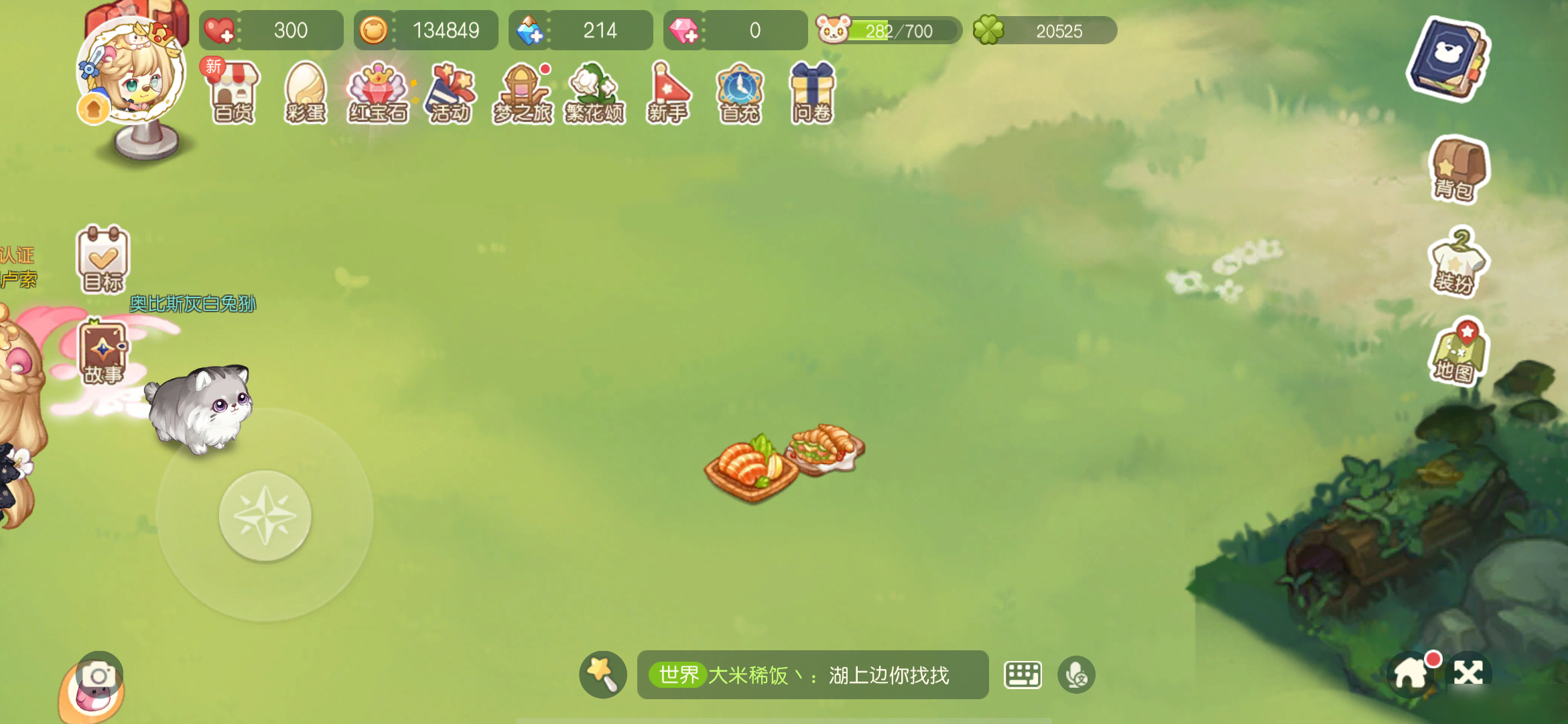Open the 百货 department store
This screenshot has width=1568, height=724.
tap(231, 94)
